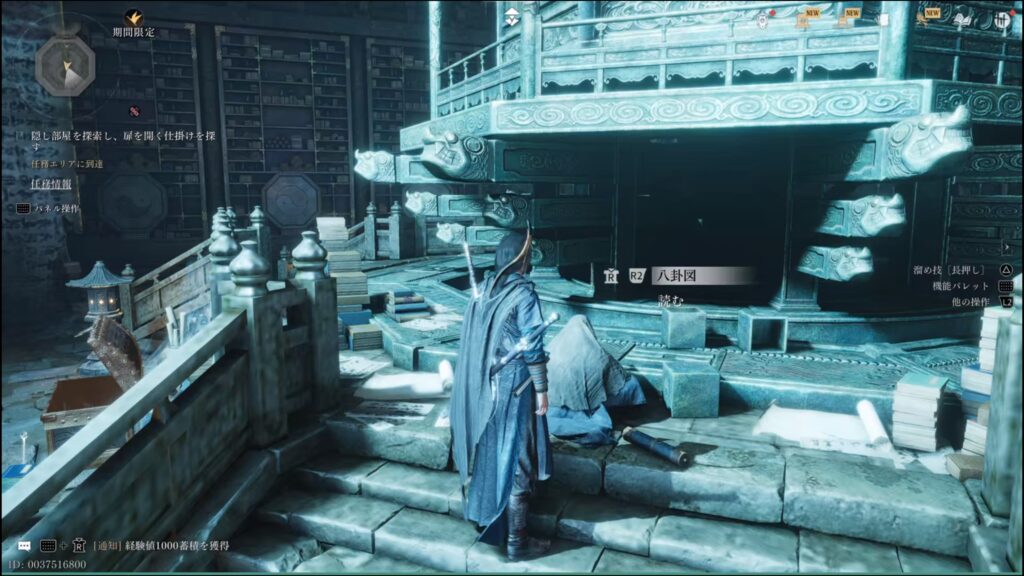Open the book journal icon
This screenshot has width=1024, height=576.
(x=964, y=19)
